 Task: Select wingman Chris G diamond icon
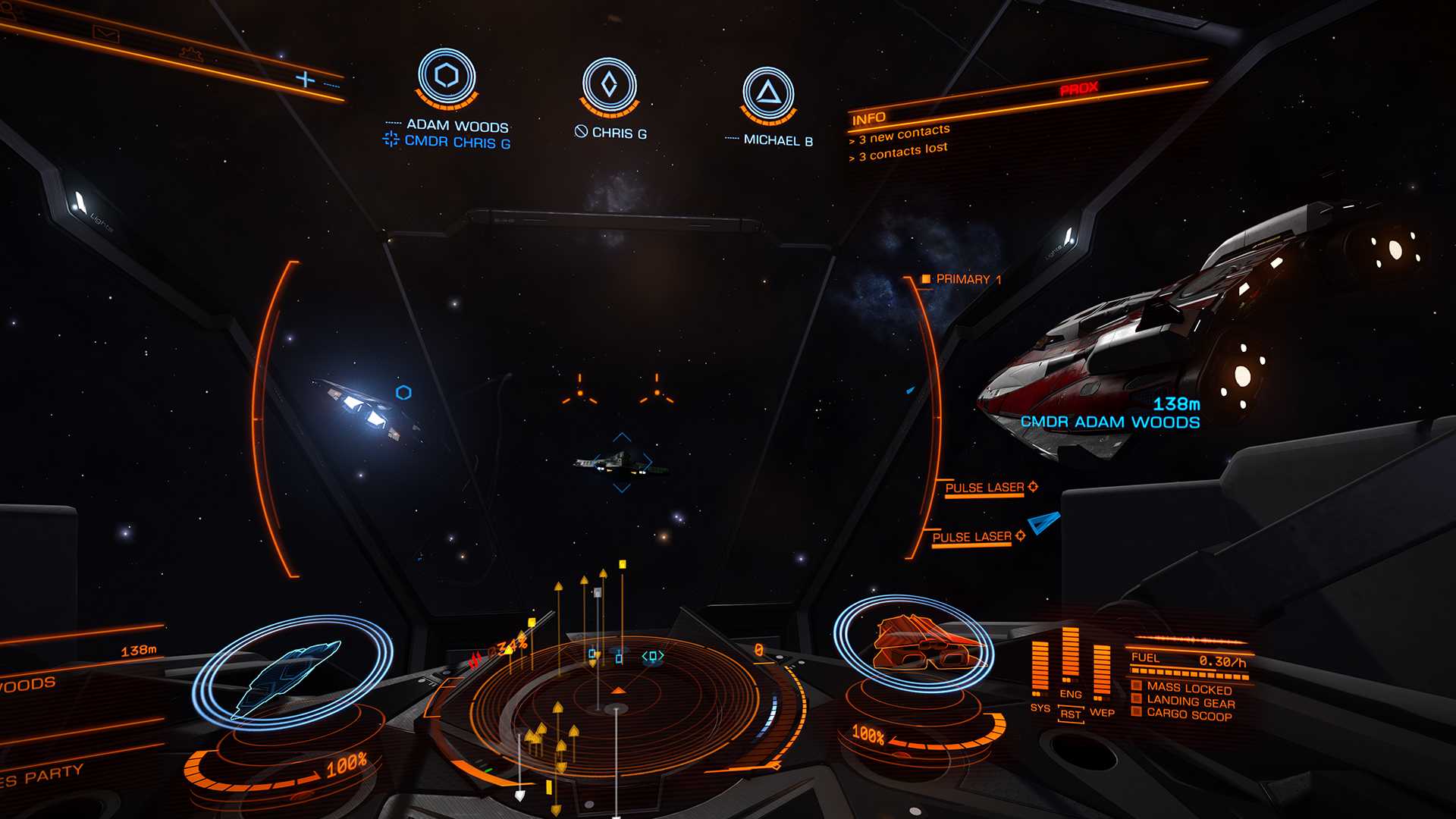point(609,84)
